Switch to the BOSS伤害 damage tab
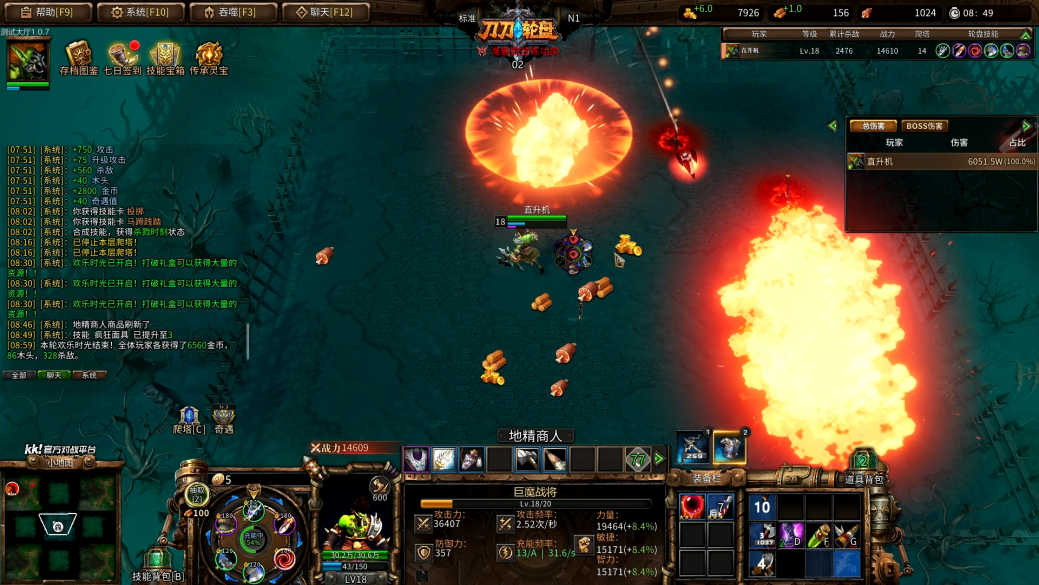This screenshot has height=585, width=1039. point(924,126)
